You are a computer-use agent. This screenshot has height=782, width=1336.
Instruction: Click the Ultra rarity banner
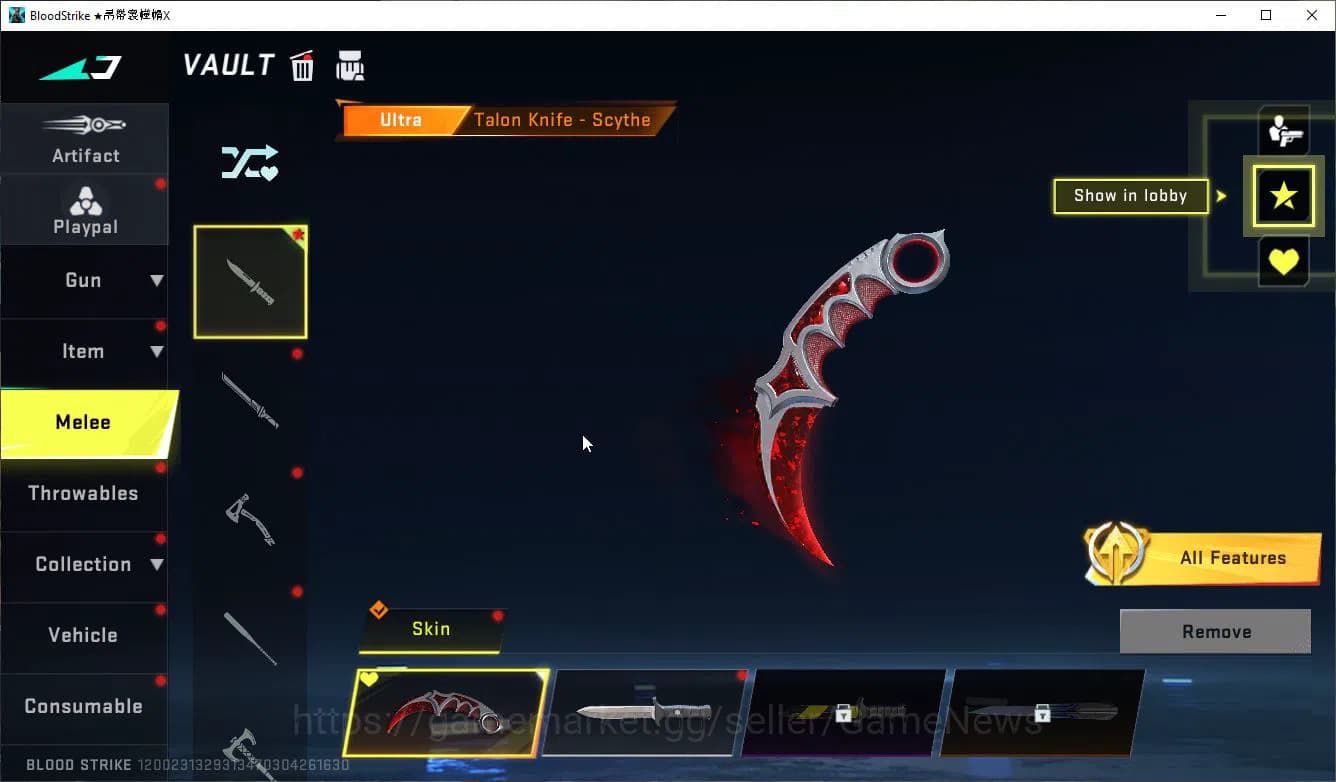pos(398,119)
